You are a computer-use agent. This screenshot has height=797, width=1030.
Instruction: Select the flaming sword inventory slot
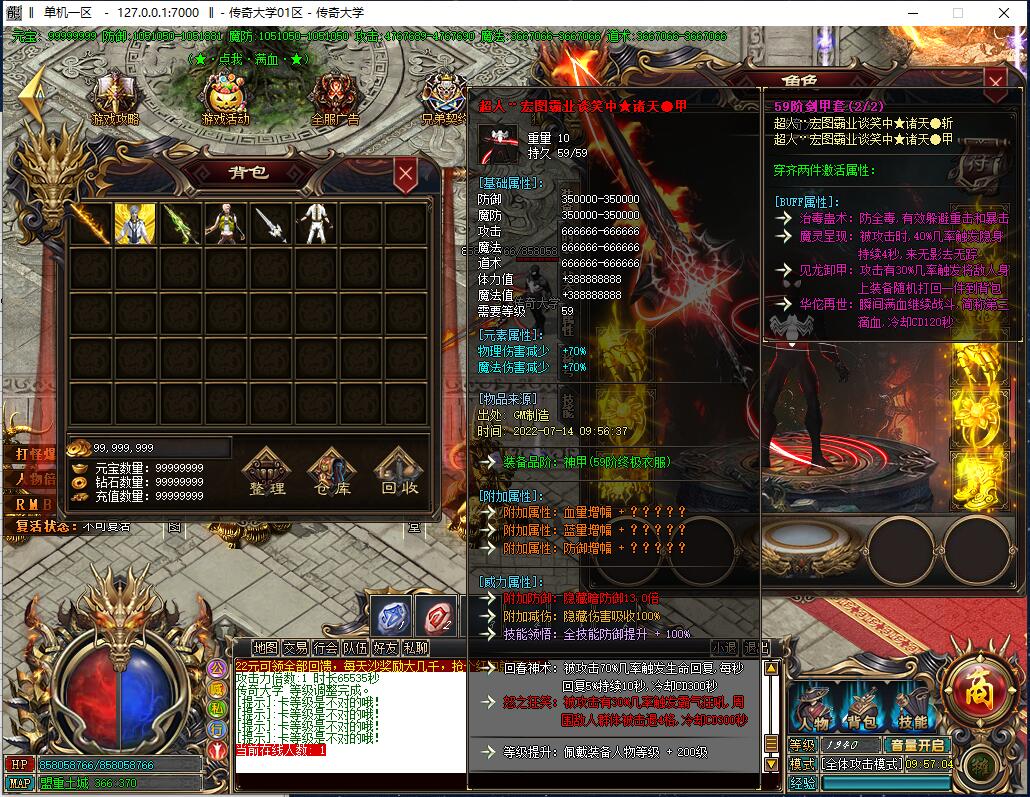pyautogui.click(x=90, y=224)
